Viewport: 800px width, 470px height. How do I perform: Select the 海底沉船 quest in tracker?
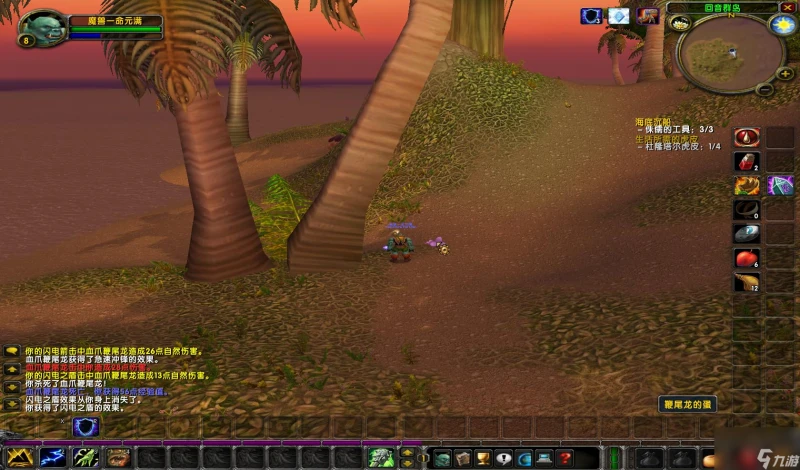coord(656,121)
